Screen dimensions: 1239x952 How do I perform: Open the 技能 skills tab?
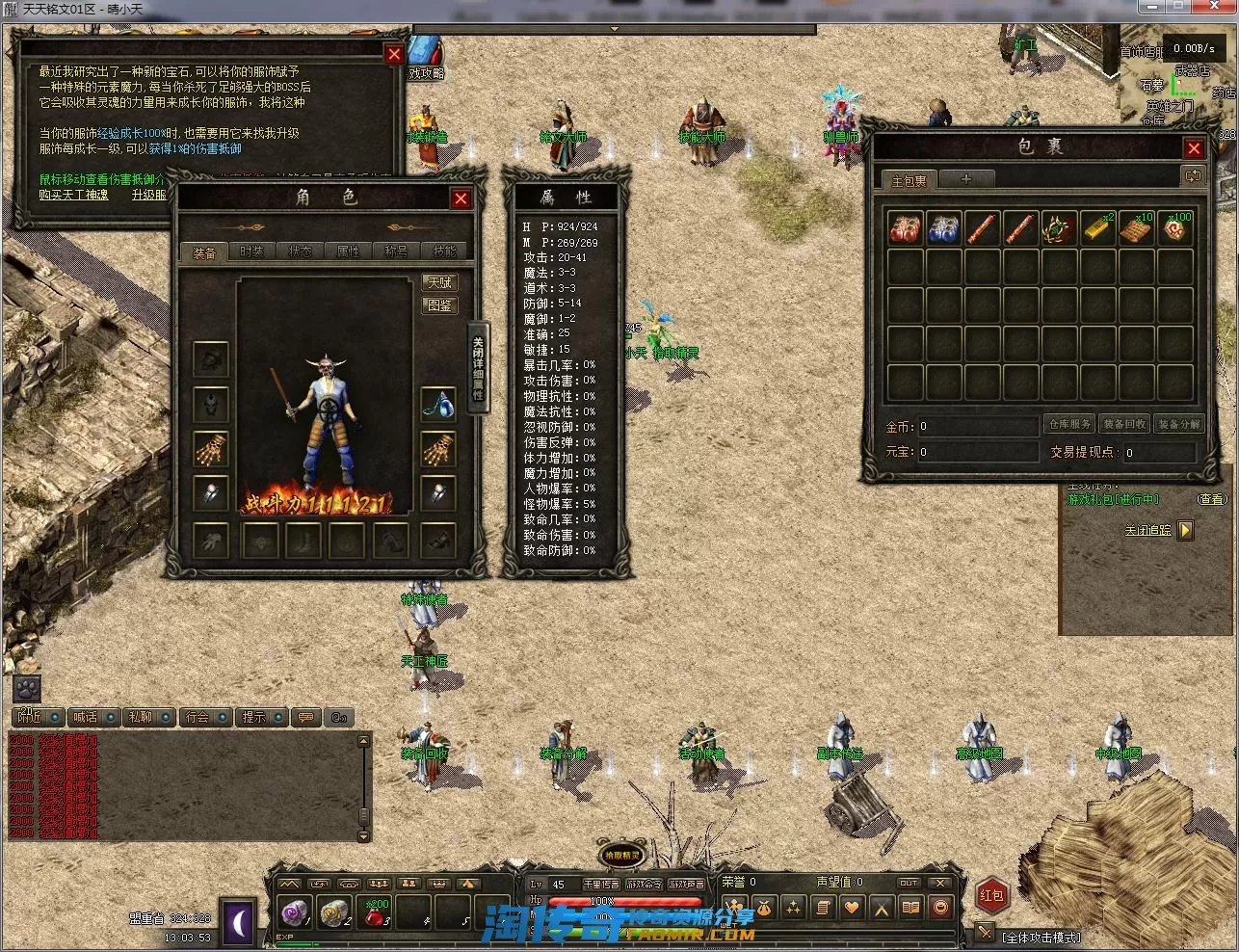point(444,251)
